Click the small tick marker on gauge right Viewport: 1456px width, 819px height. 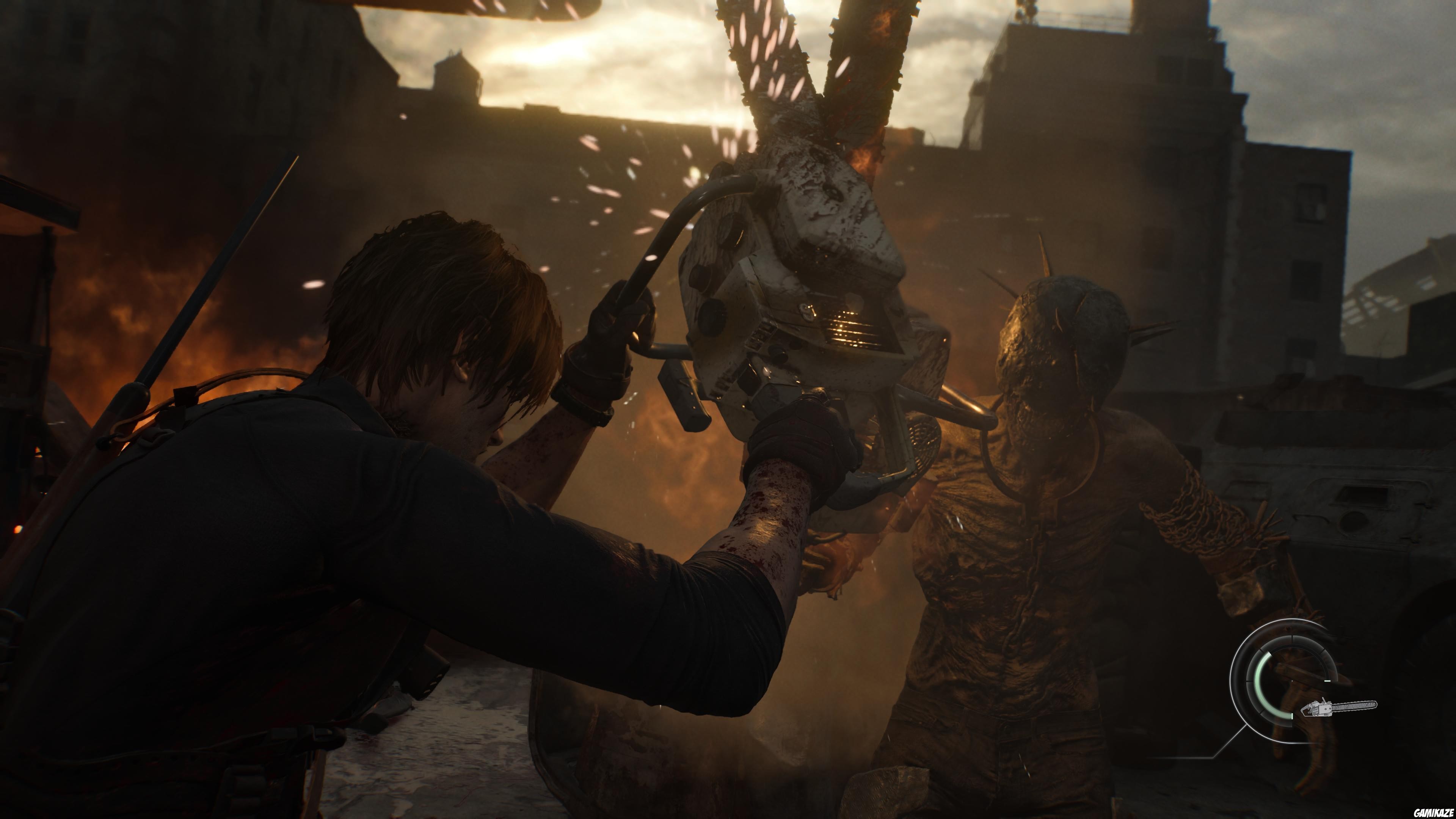1327,682
